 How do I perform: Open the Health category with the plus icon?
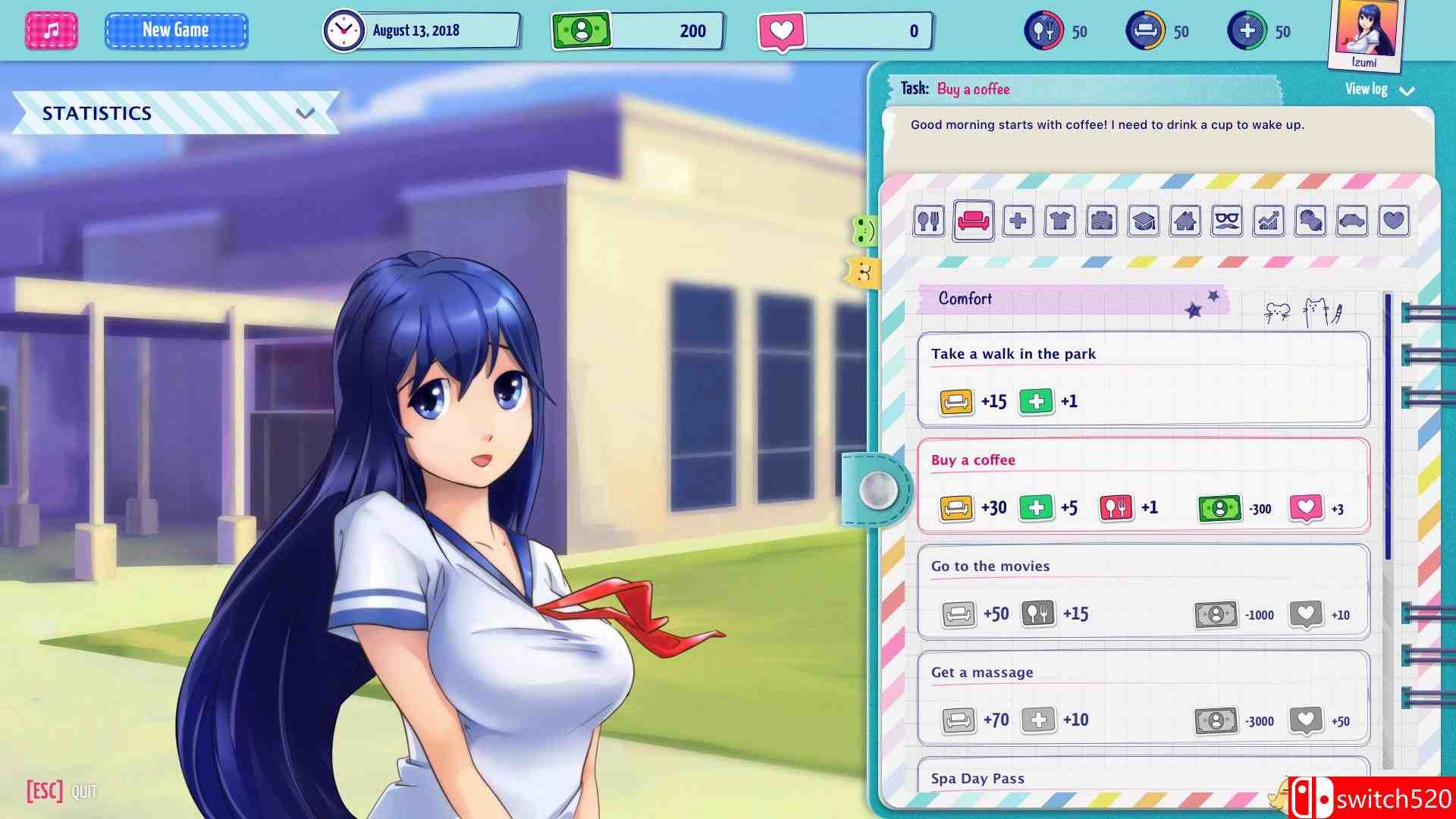[1018, 222]
